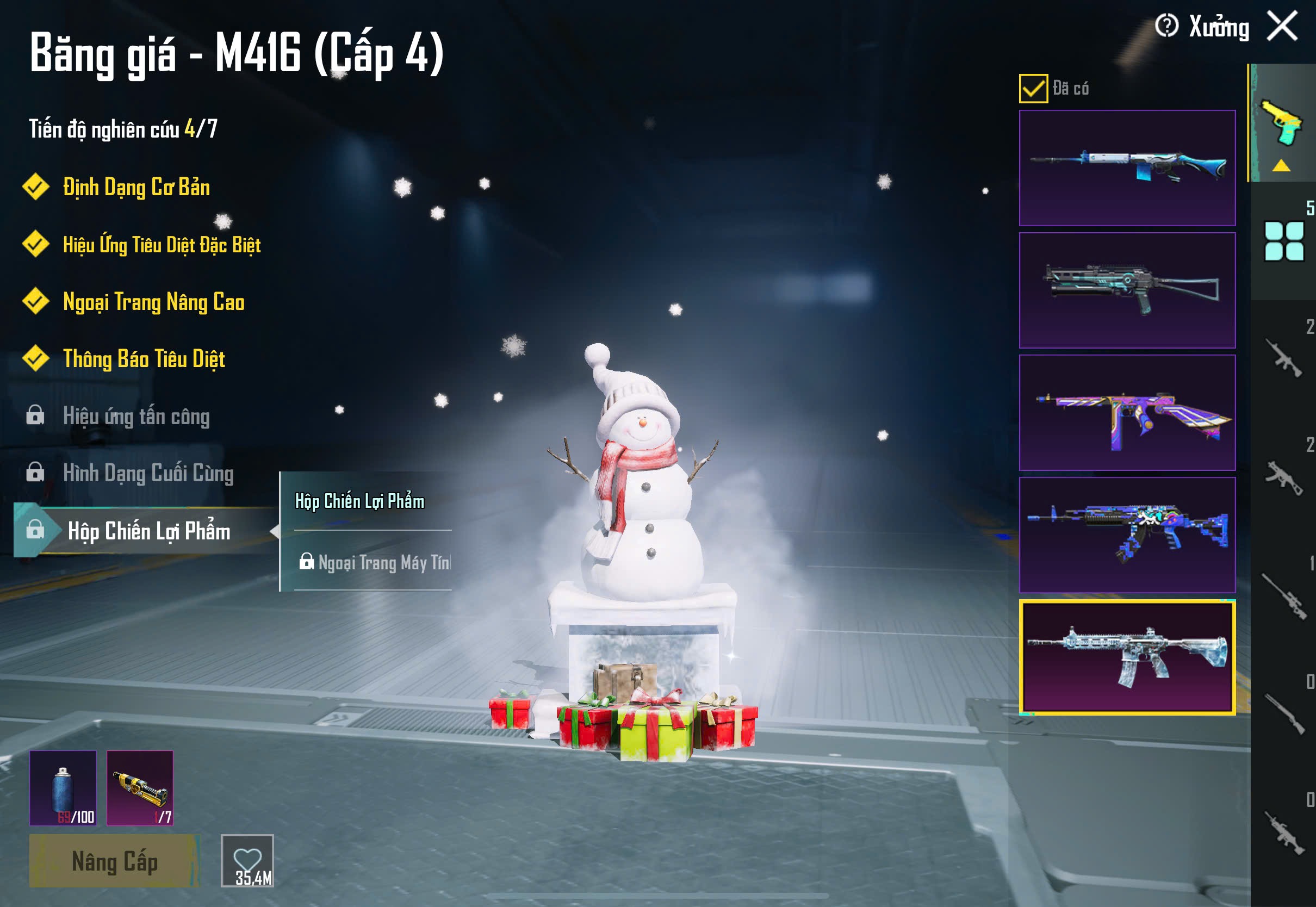Click the "Nâng Cấp" upgrade button
This screenshot has height=907, width=1316.
click(114, 861)
